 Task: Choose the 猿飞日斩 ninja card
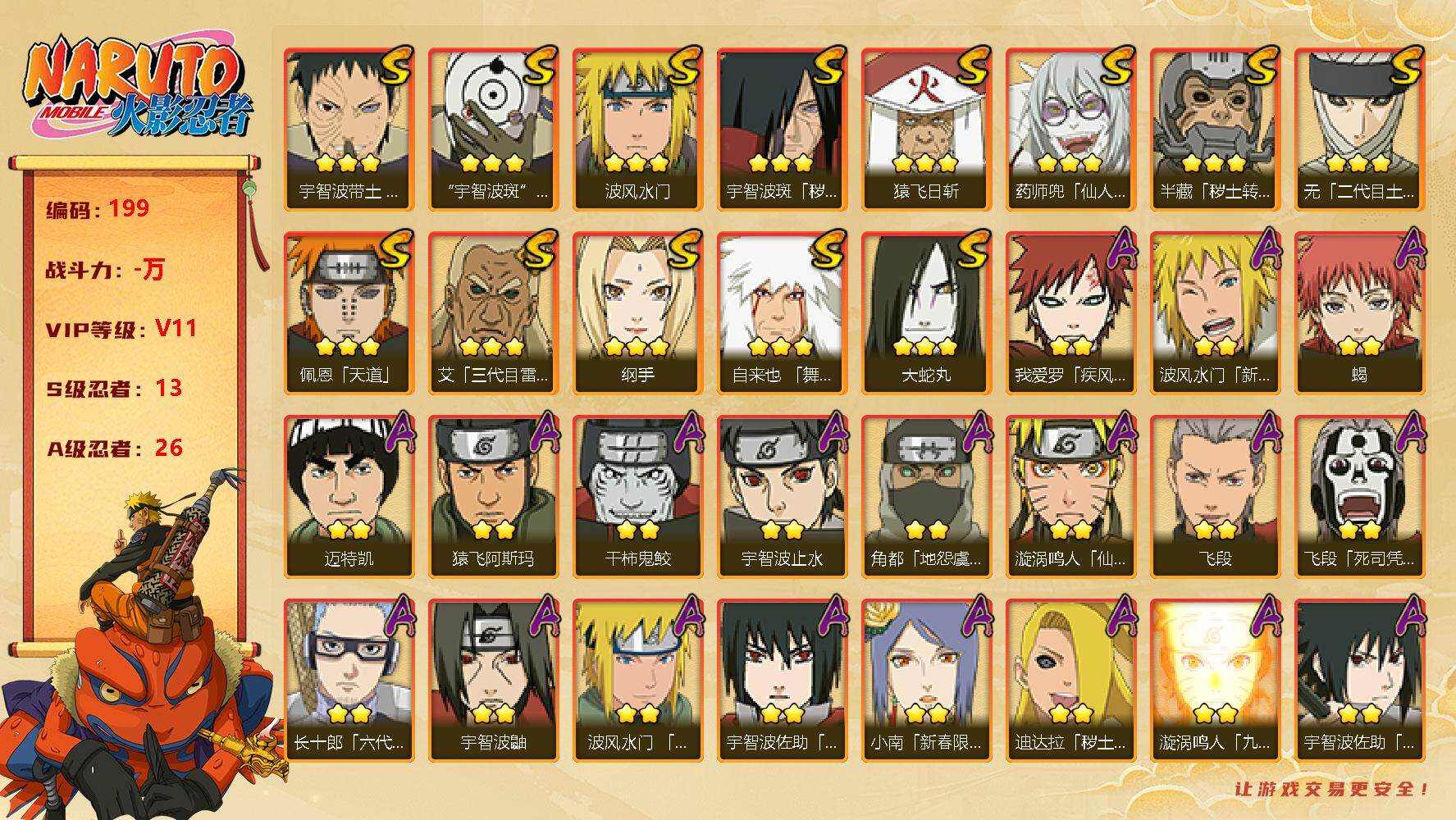tap(926, 129)
